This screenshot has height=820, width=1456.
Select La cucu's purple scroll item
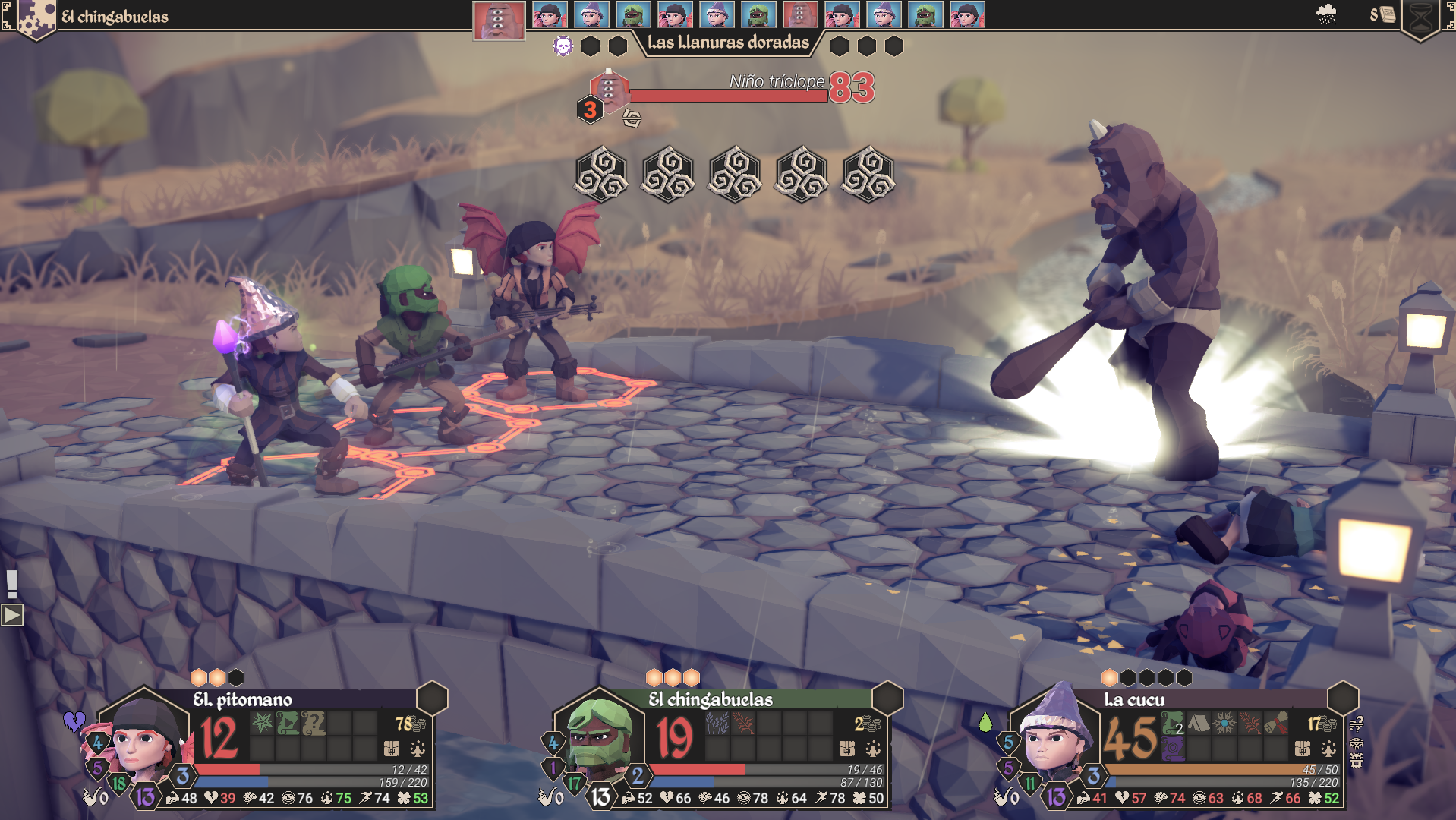(1173, 749)
